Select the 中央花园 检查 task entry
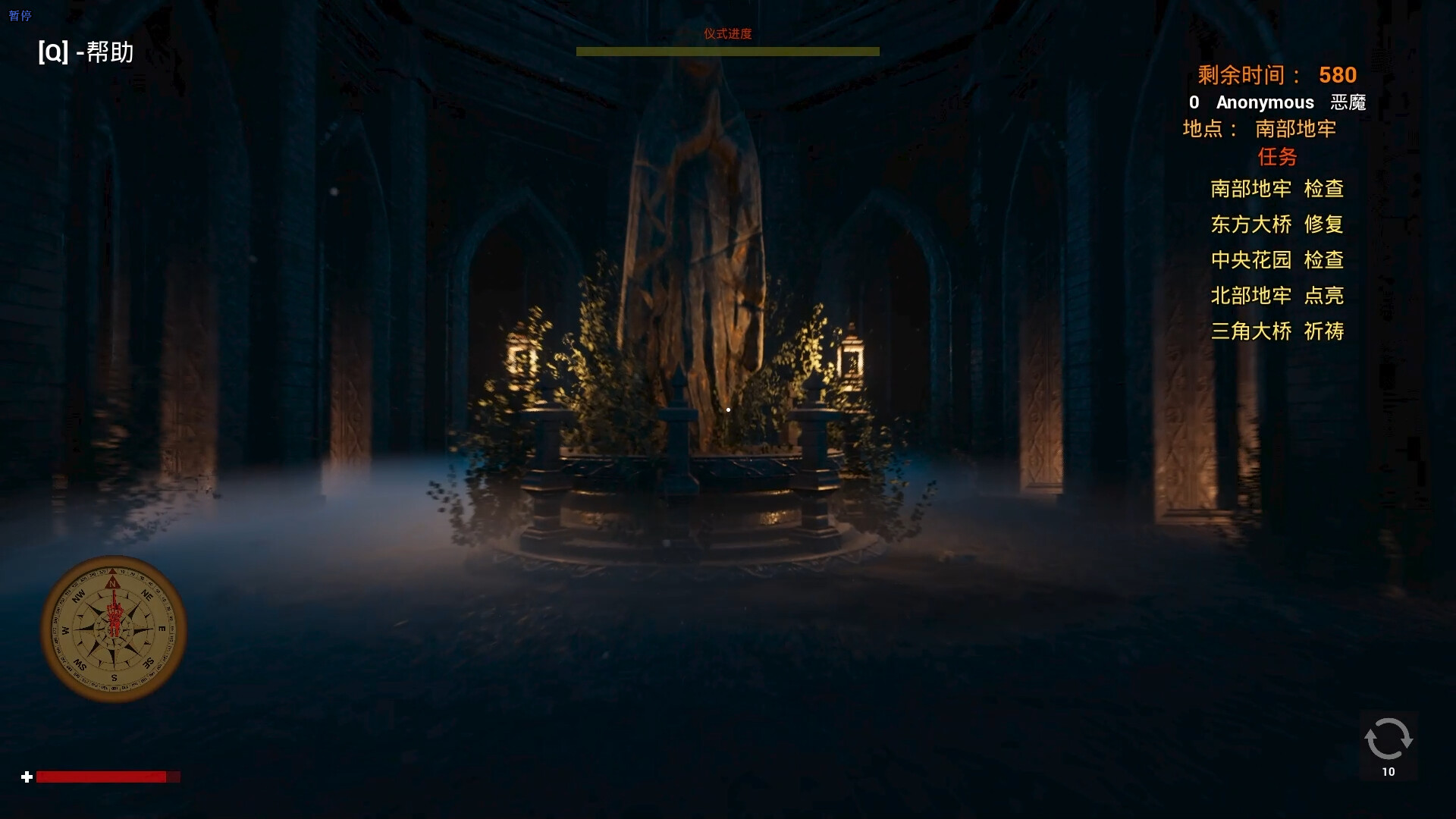Image resolution: width=1456 pixels, height=819 pixels. coord(1279,260)
